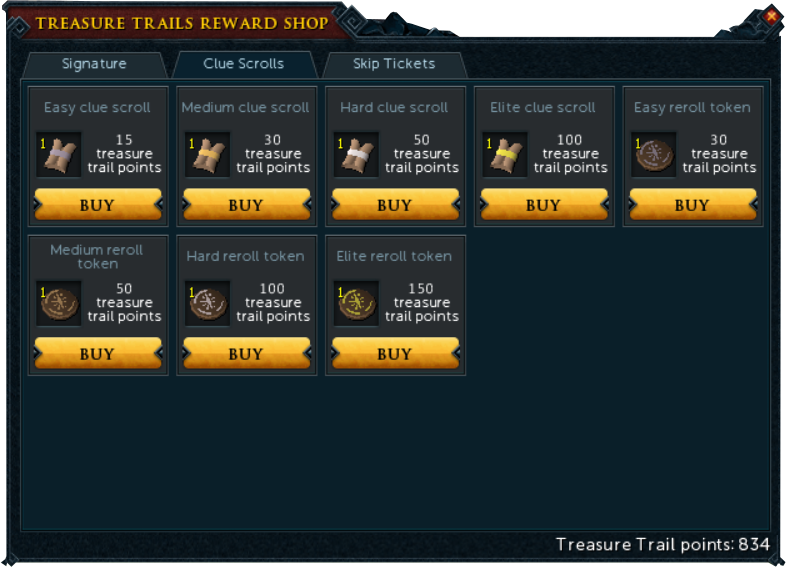Click the Easy clue scroll item icon
Image resolution: width=786 pixels, height=567 pixels.
59,155
